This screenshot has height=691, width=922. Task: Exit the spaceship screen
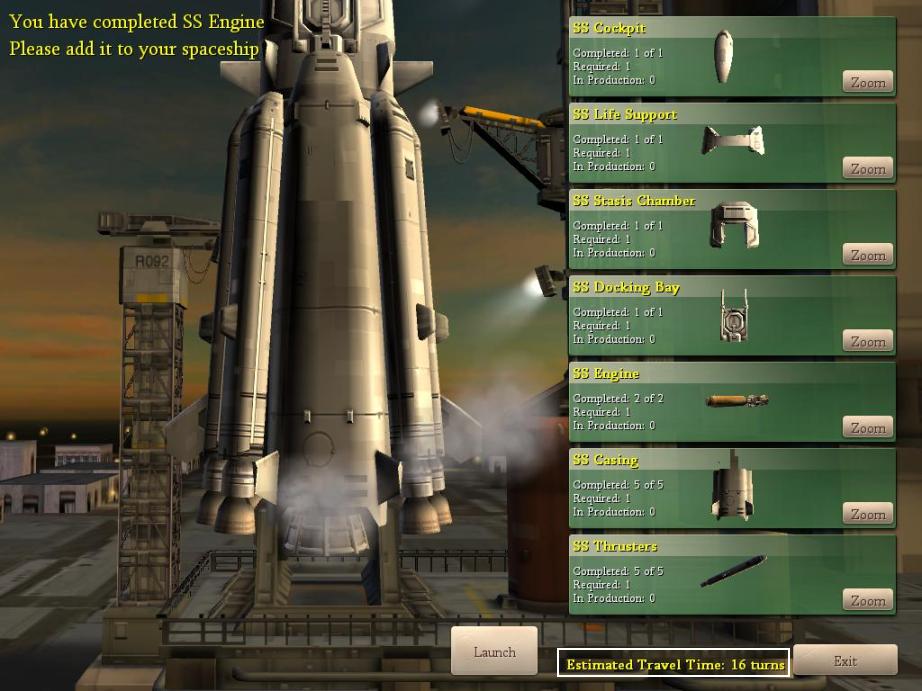pyautogui.click(x=845, y=660)
